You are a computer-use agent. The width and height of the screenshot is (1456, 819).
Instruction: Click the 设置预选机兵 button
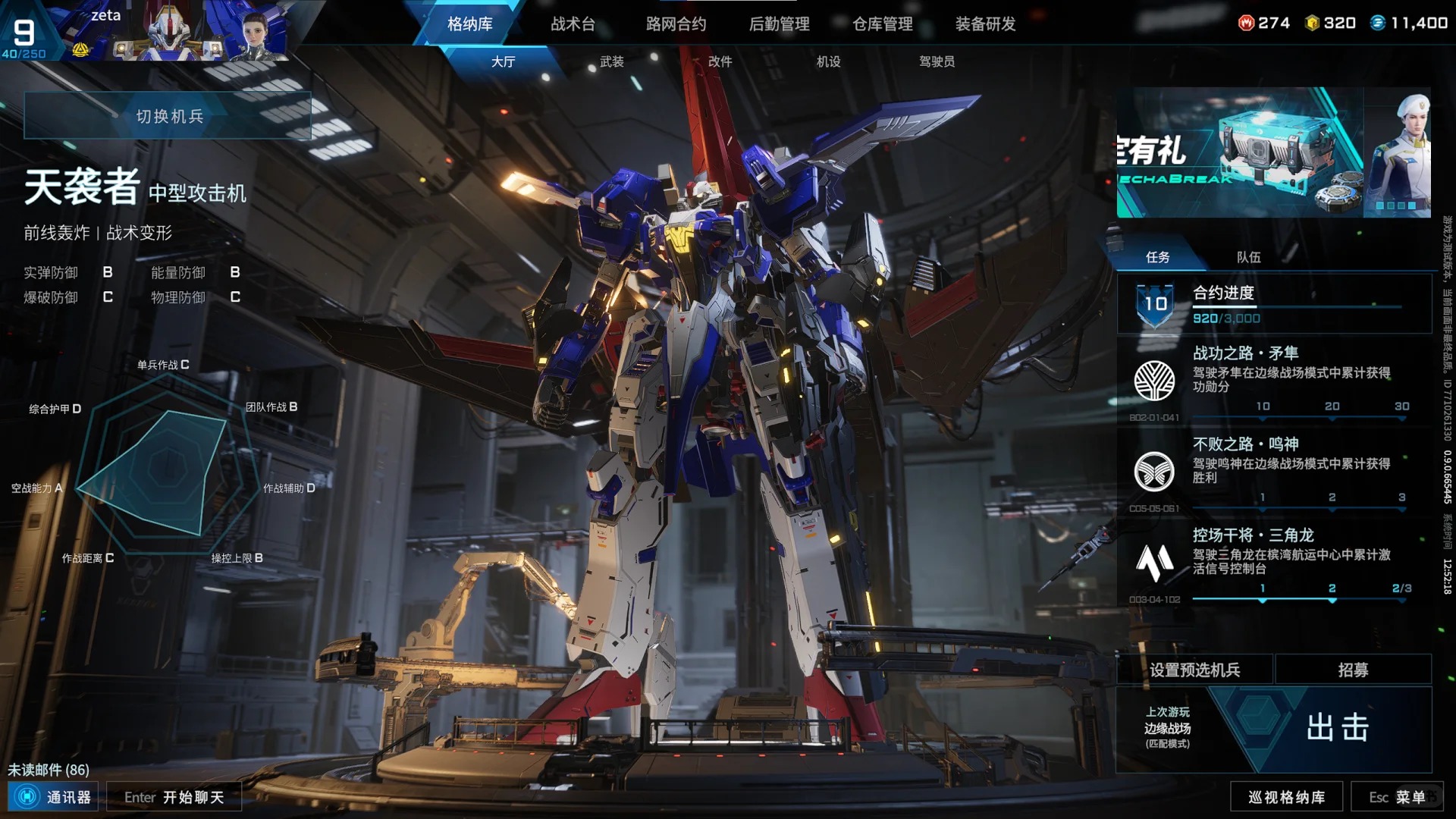coord(1194,670)
